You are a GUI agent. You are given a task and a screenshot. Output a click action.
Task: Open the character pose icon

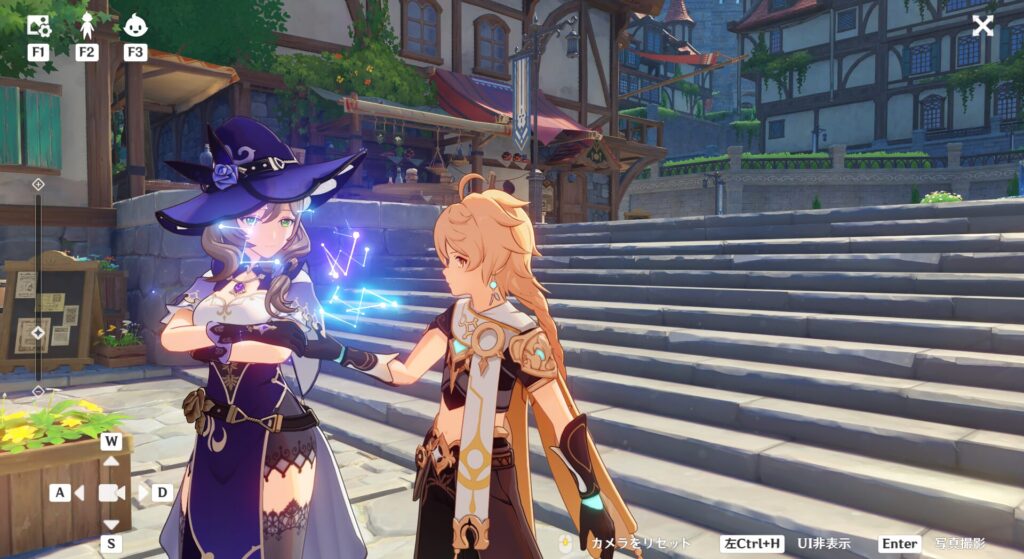tap(87, 25)
